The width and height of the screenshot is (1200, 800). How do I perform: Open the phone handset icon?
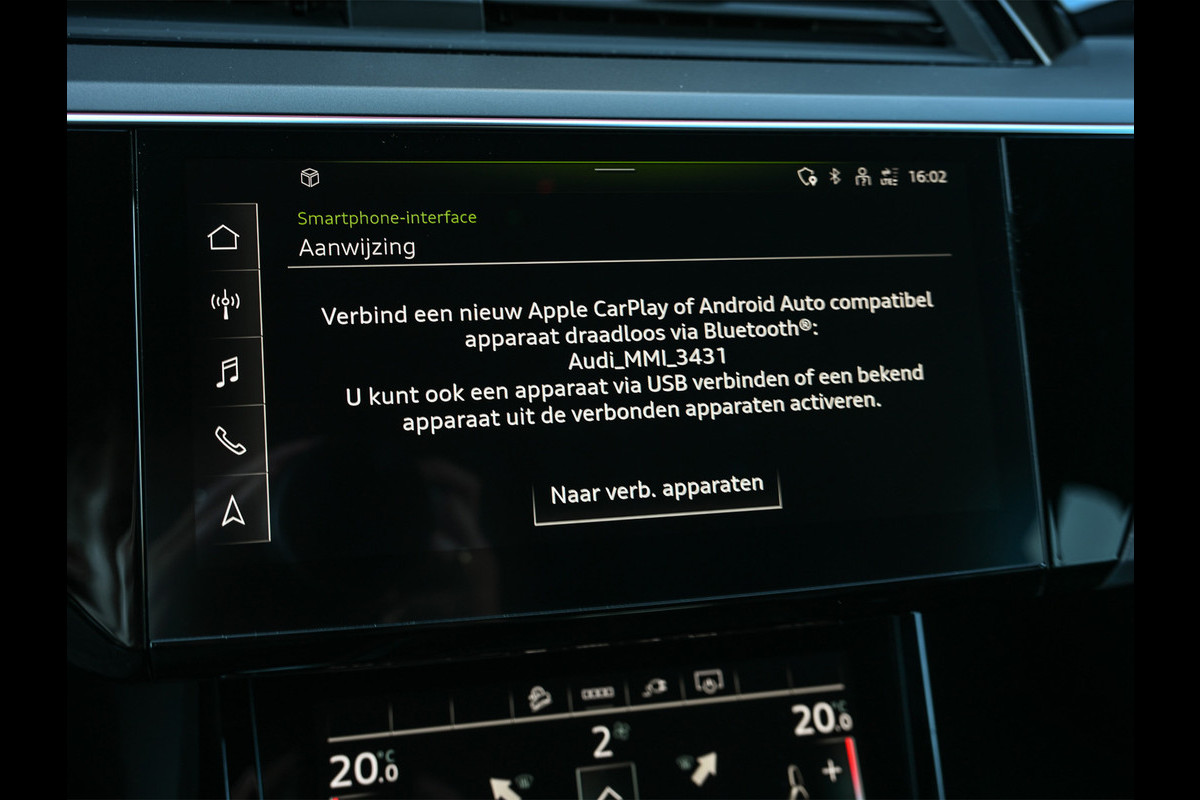click(x=230, y=440)
